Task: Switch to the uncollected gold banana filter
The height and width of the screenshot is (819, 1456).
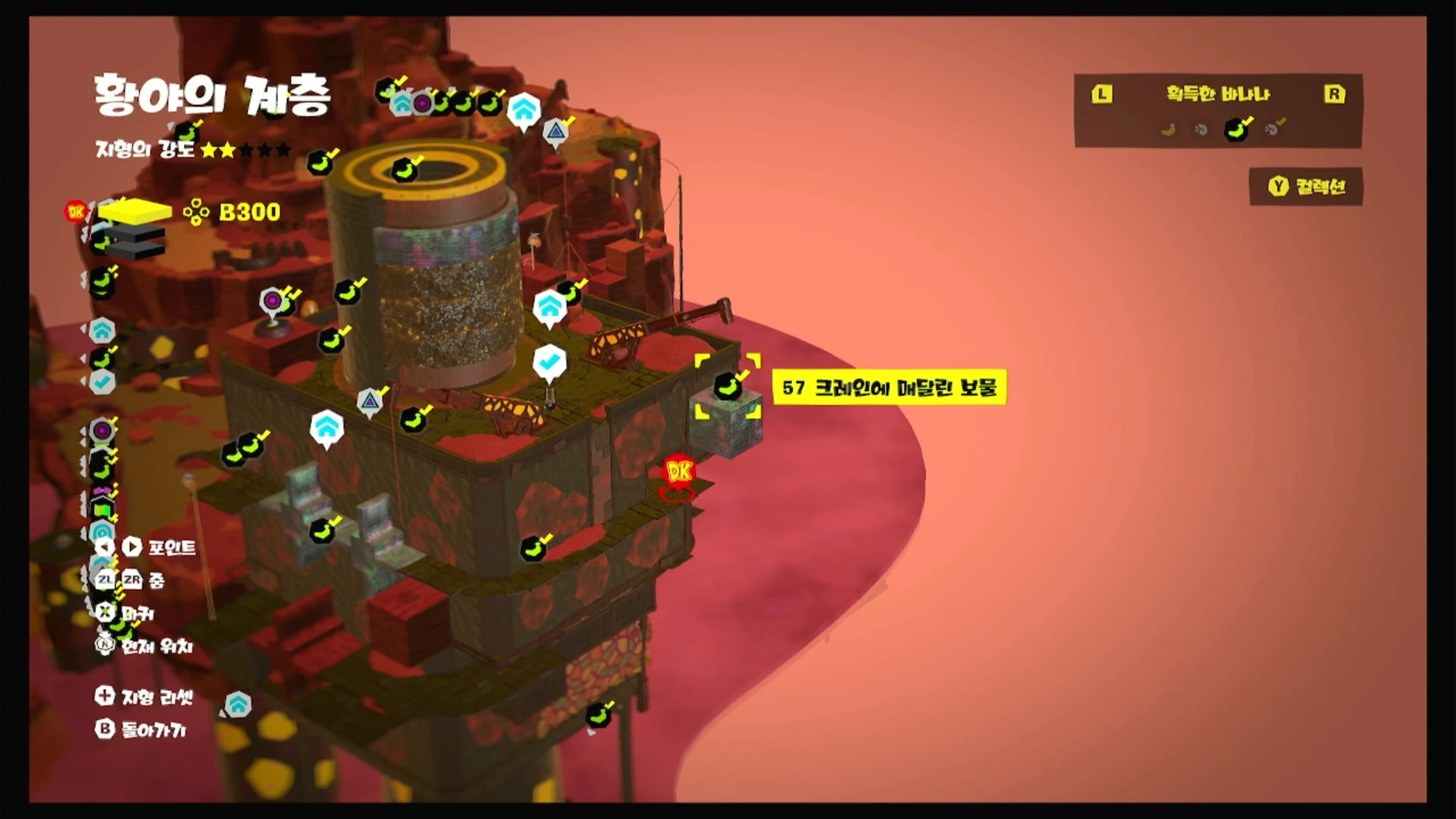Action: (1168, 130)
